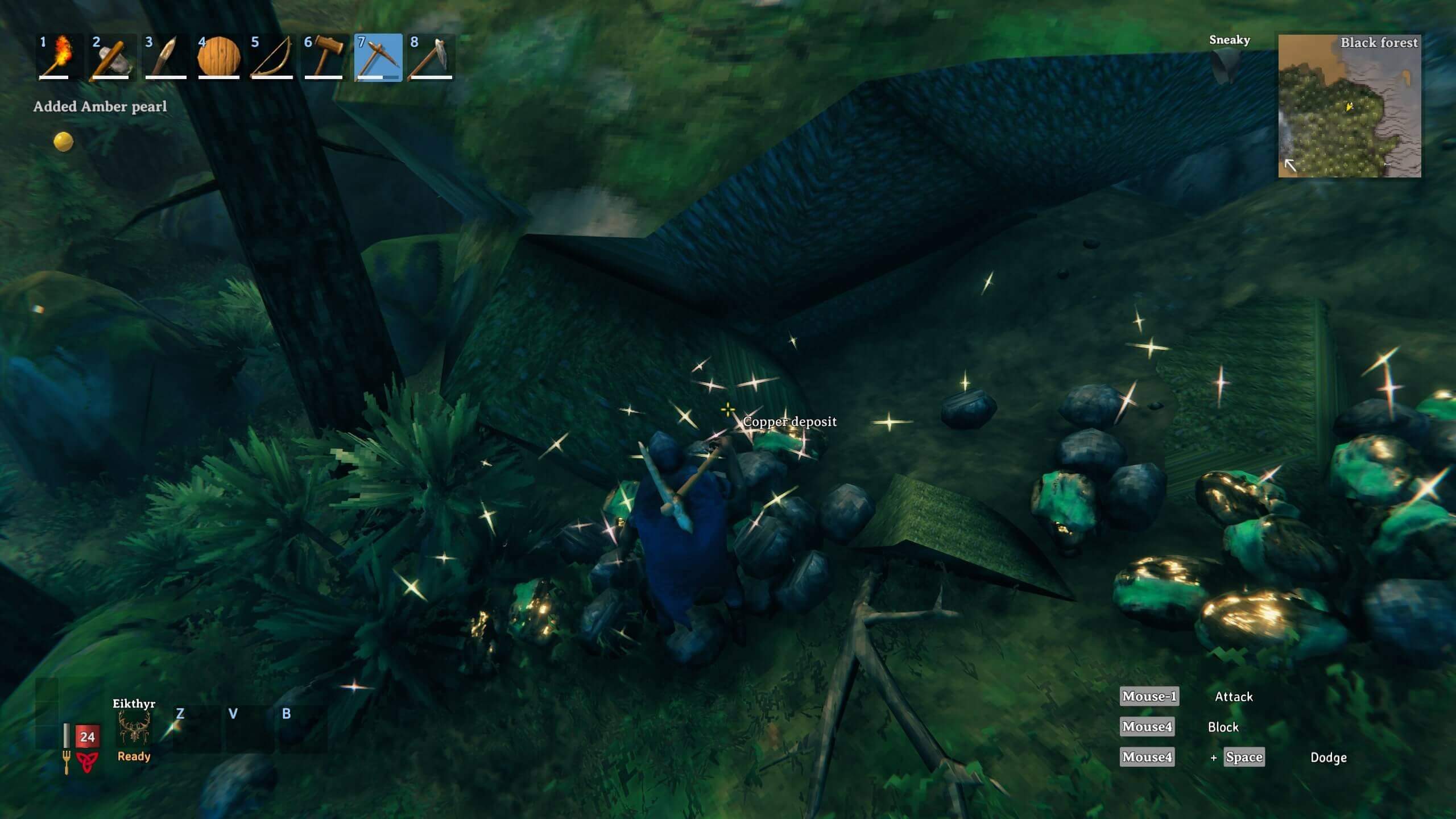The width and height of the screenshot is (1456, 819).
Task: Open the Black forest minimap
Action: (1349, 106)
